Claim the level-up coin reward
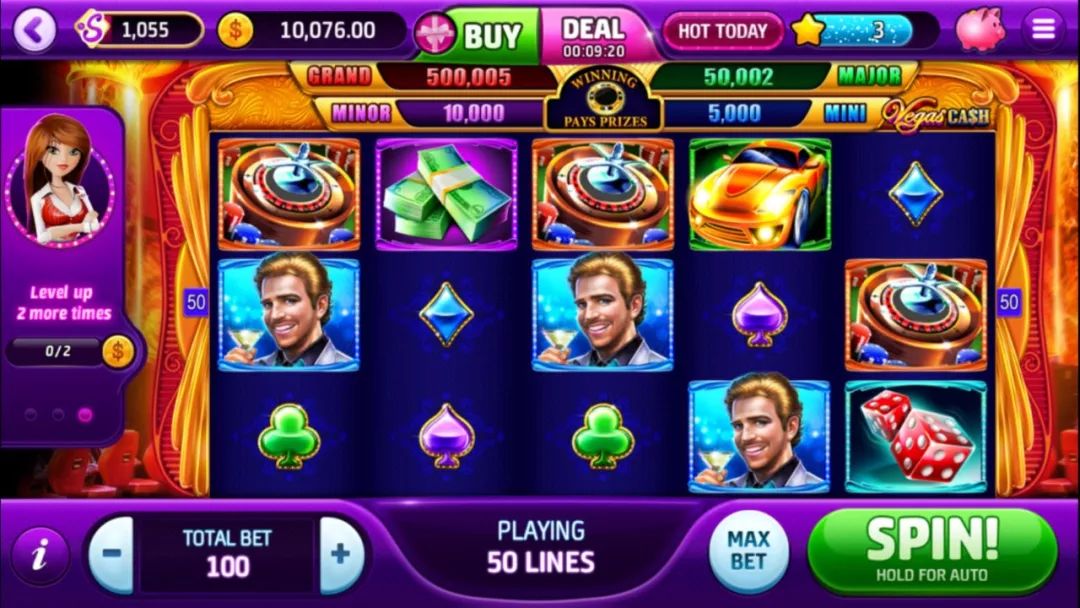This screenshot has width=1080, height=608. (118, 352)
